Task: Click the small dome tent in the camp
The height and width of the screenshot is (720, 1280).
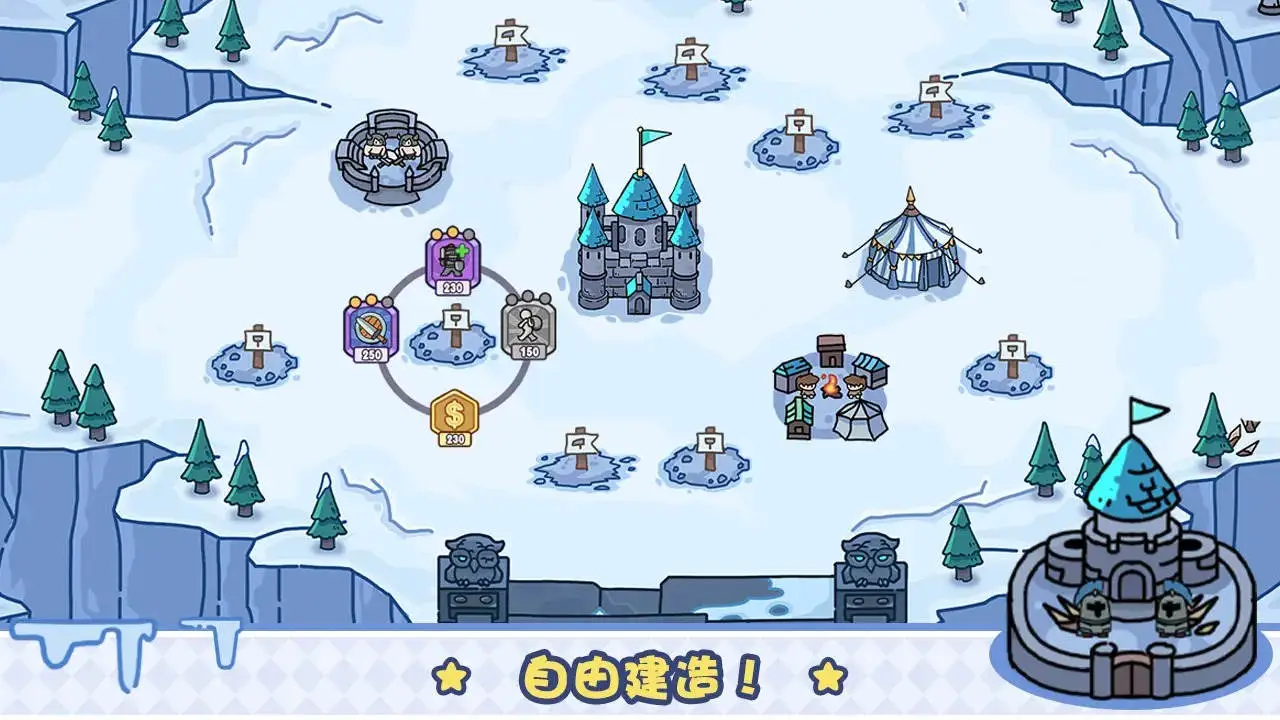Action: tap(860, 420)
